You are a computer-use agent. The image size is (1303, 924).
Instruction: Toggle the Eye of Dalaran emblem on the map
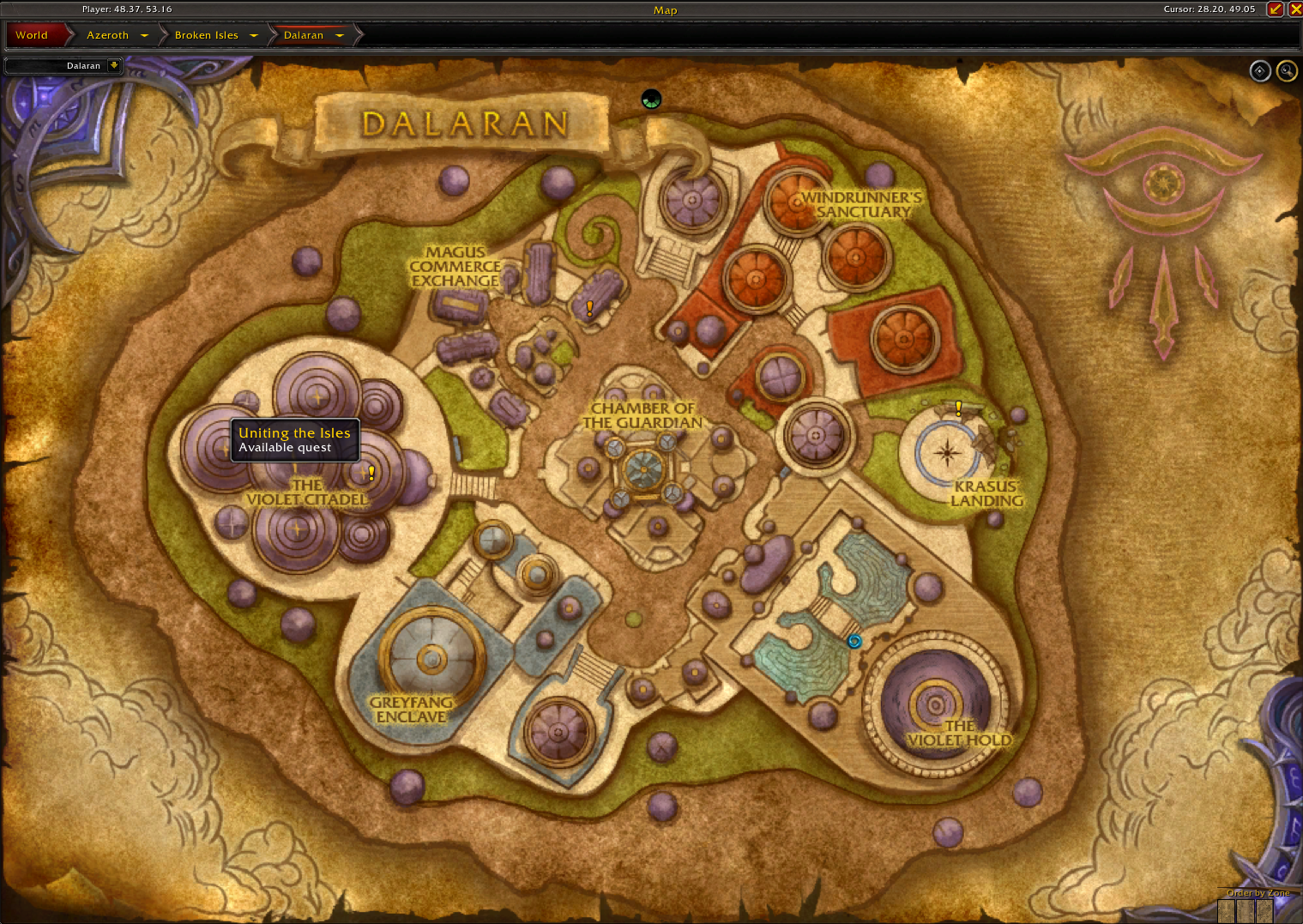pos(1162,182)
